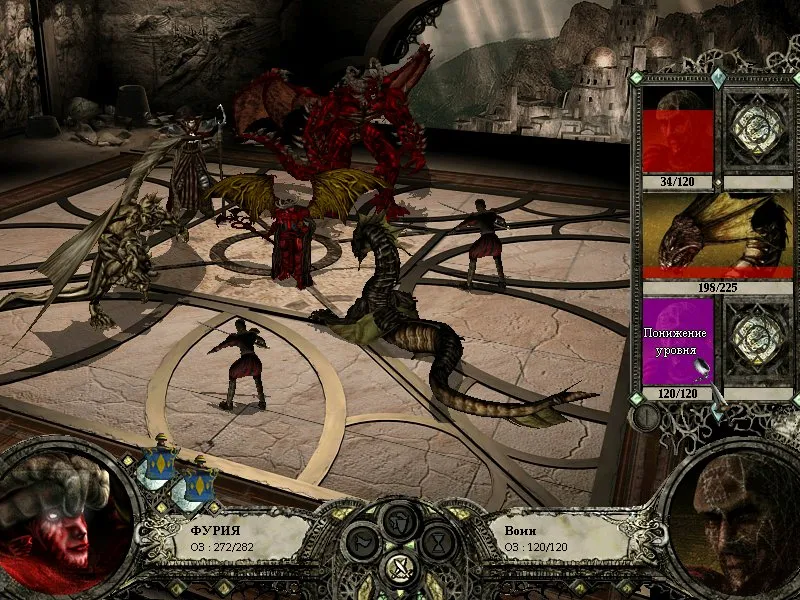Viewport: 800px width, 600px height.
Task: Choose the purple Понижение уровня unit card
Action: 677,341
